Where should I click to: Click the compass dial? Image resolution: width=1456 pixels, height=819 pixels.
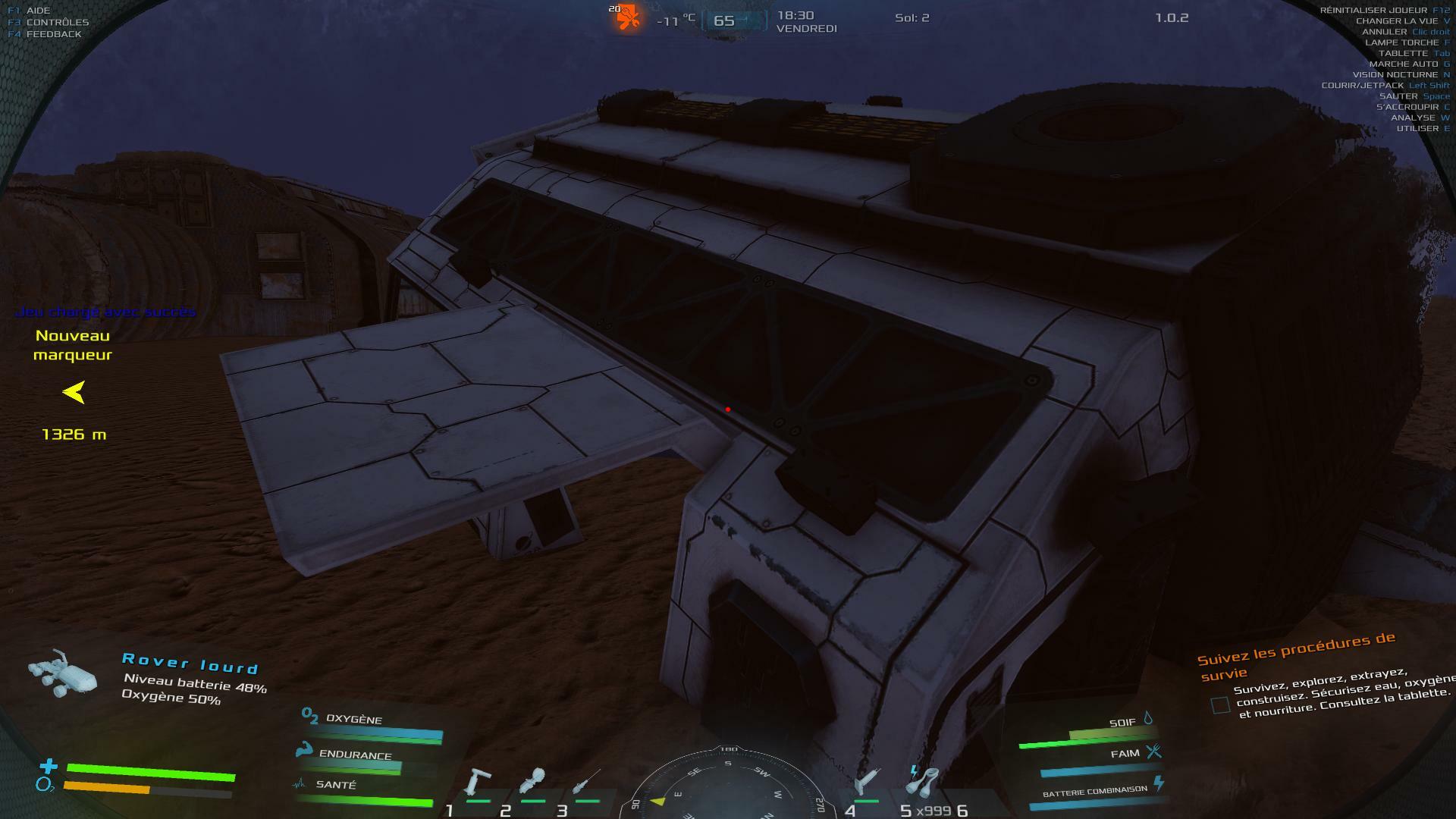(x=726, y=789)
